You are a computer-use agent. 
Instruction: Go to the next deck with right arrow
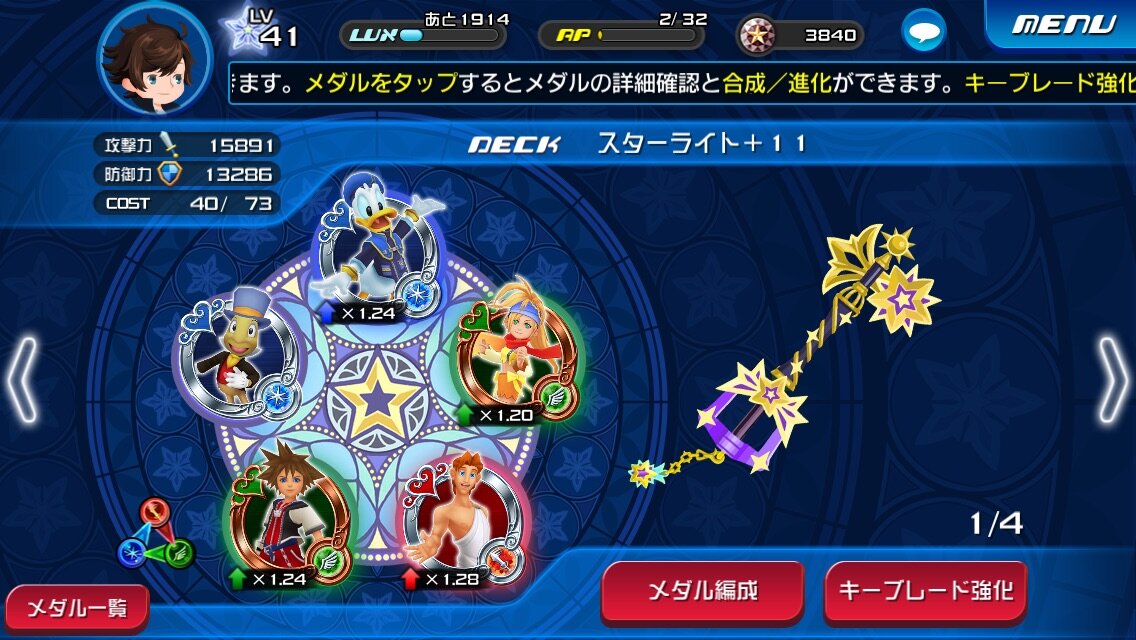point(1111,379)
